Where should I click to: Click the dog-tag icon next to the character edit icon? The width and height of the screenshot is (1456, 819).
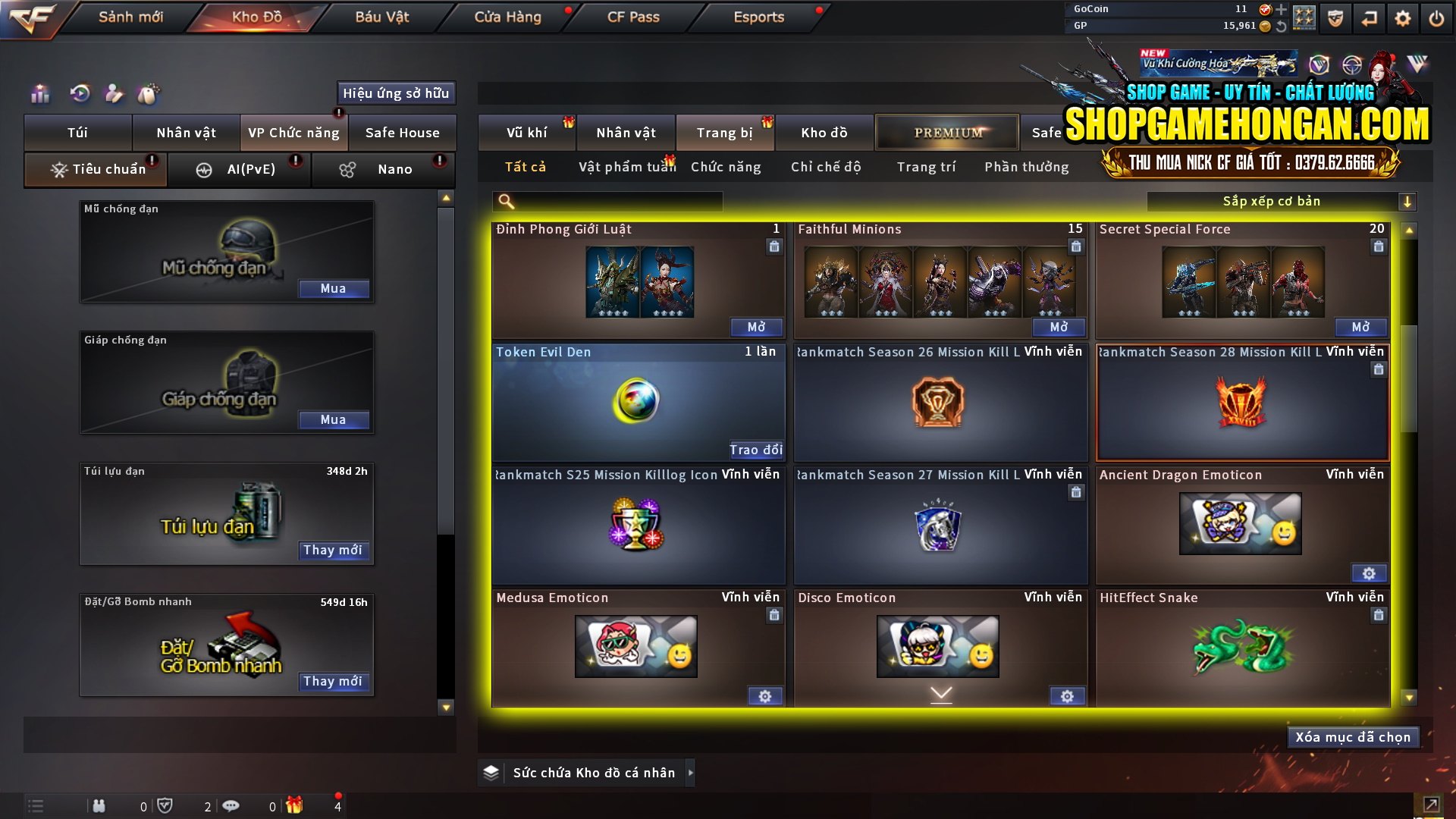point(149,93)
